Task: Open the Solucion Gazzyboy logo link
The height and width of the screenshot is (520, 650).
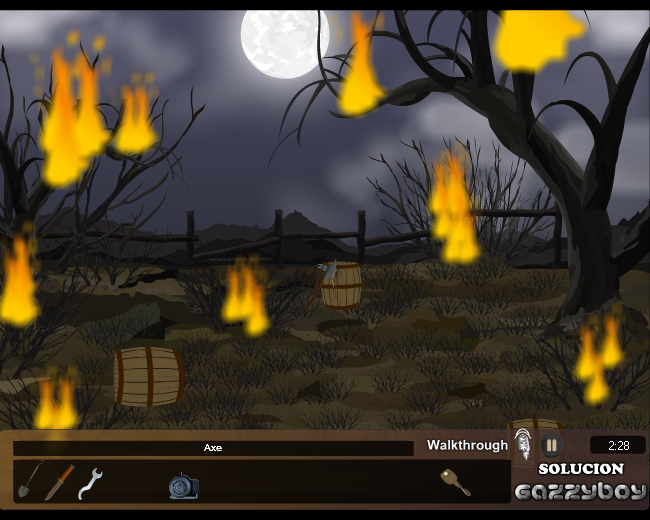Action: [581, 482]
